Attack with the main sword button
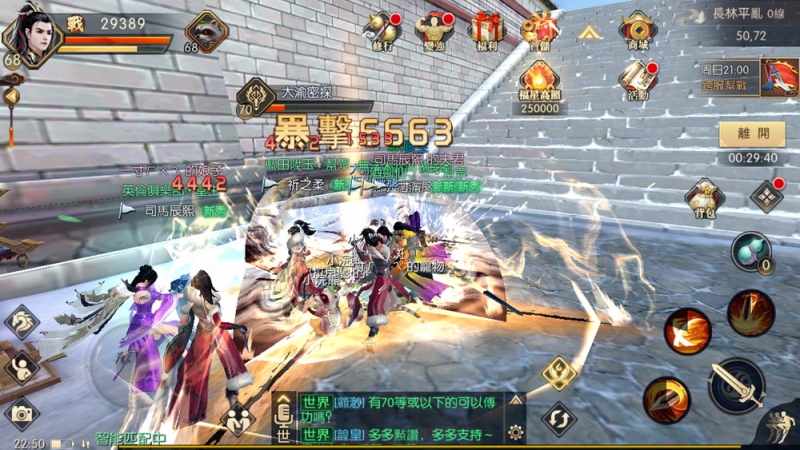Viewport: 800px width, 450px height. click(737, 385)
